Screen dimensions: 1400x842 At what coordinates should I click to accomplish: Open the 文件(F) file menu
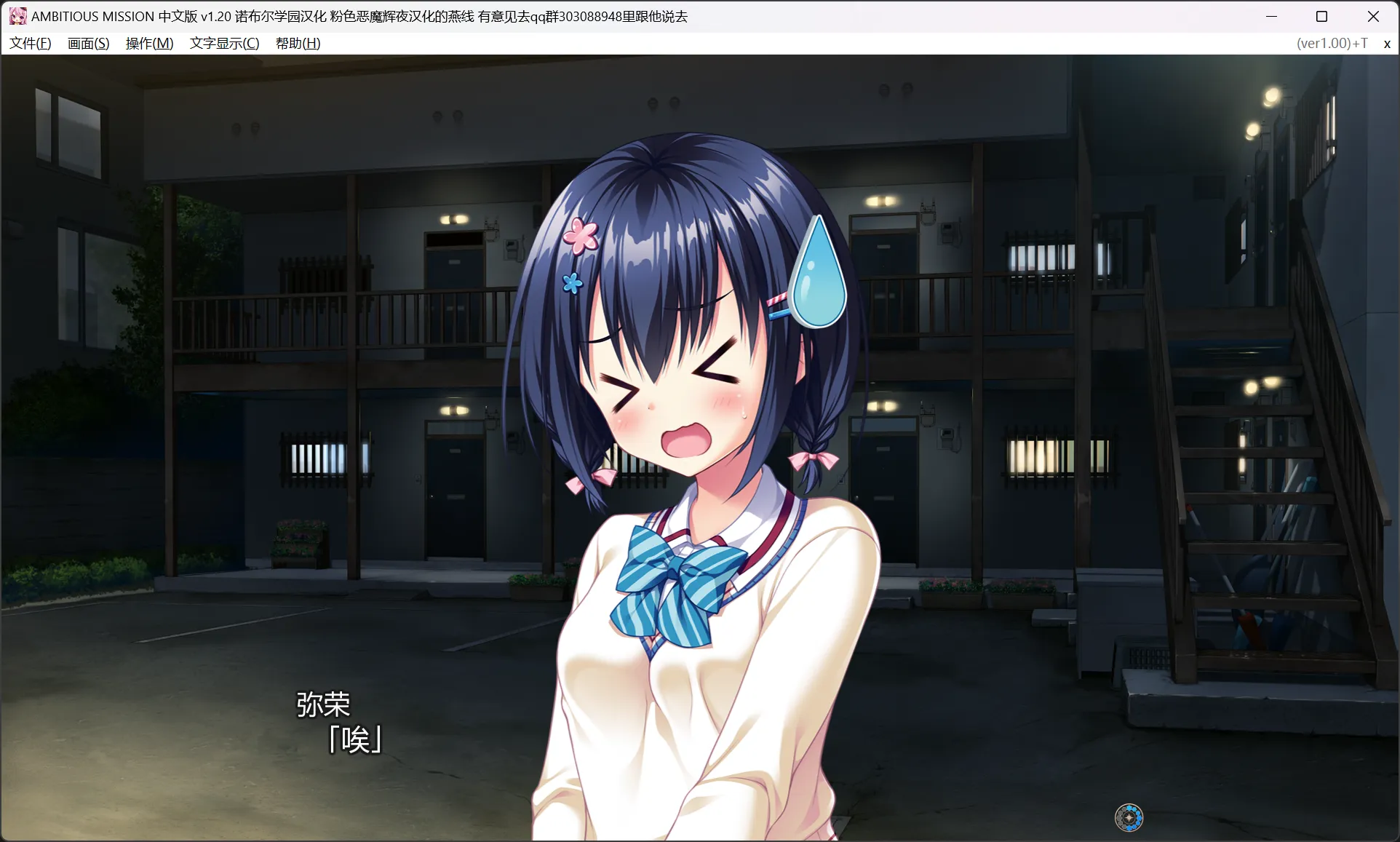point(31,44)
